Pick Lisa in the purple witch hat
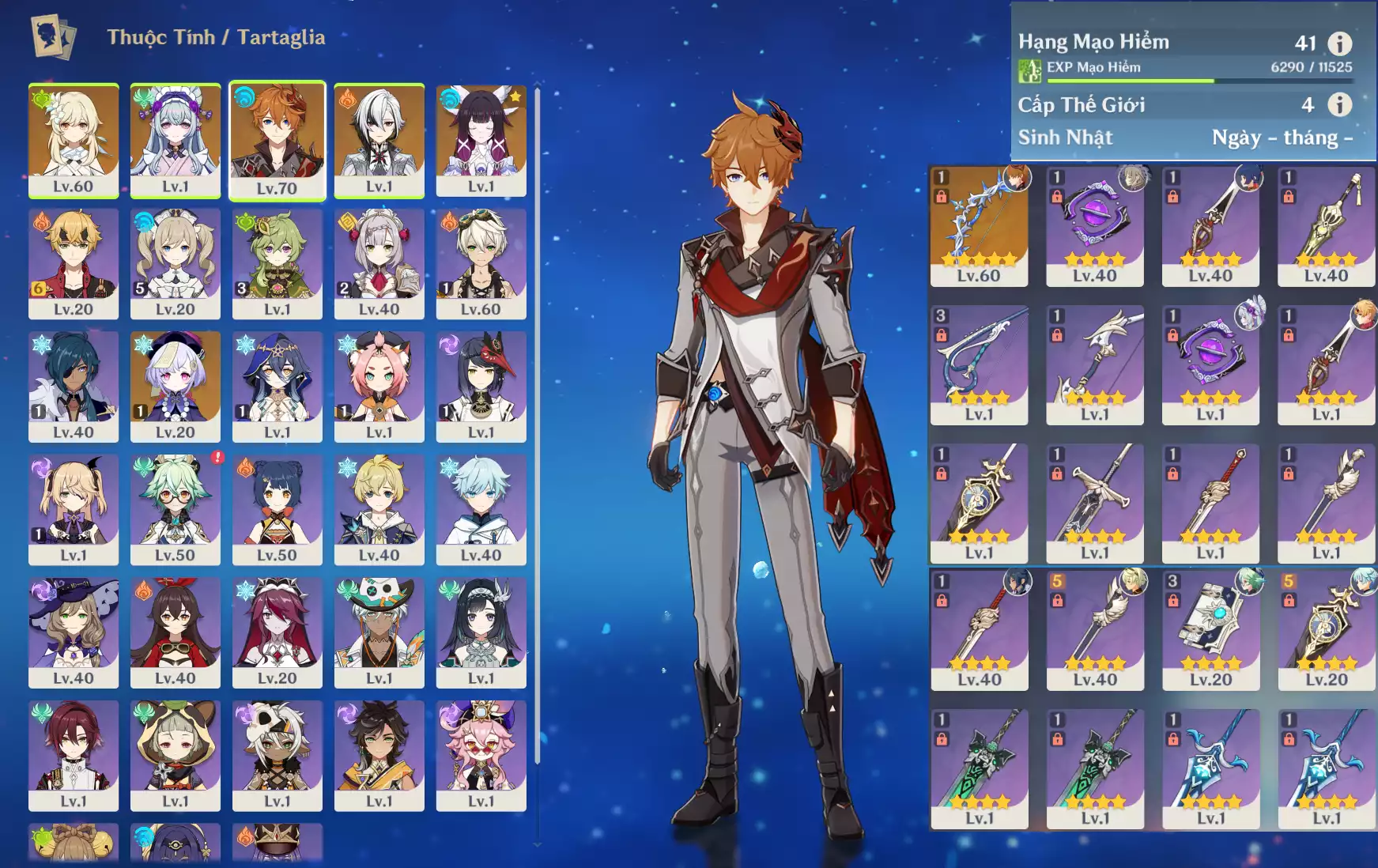Image resolution: width=1378 pixels, height=868 pixels. [74, 632]
